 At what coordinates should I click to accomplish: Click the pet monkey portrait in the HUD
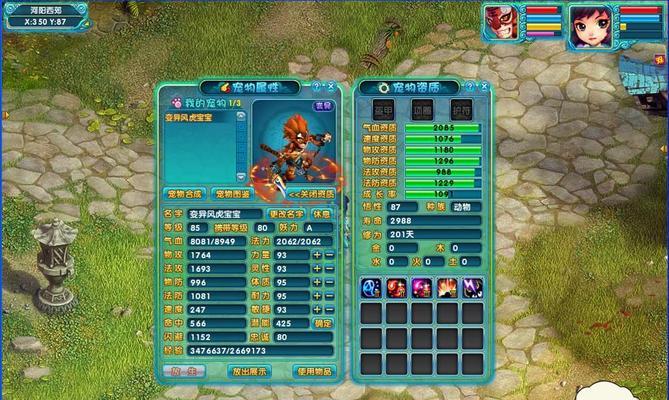pos(504,19)
